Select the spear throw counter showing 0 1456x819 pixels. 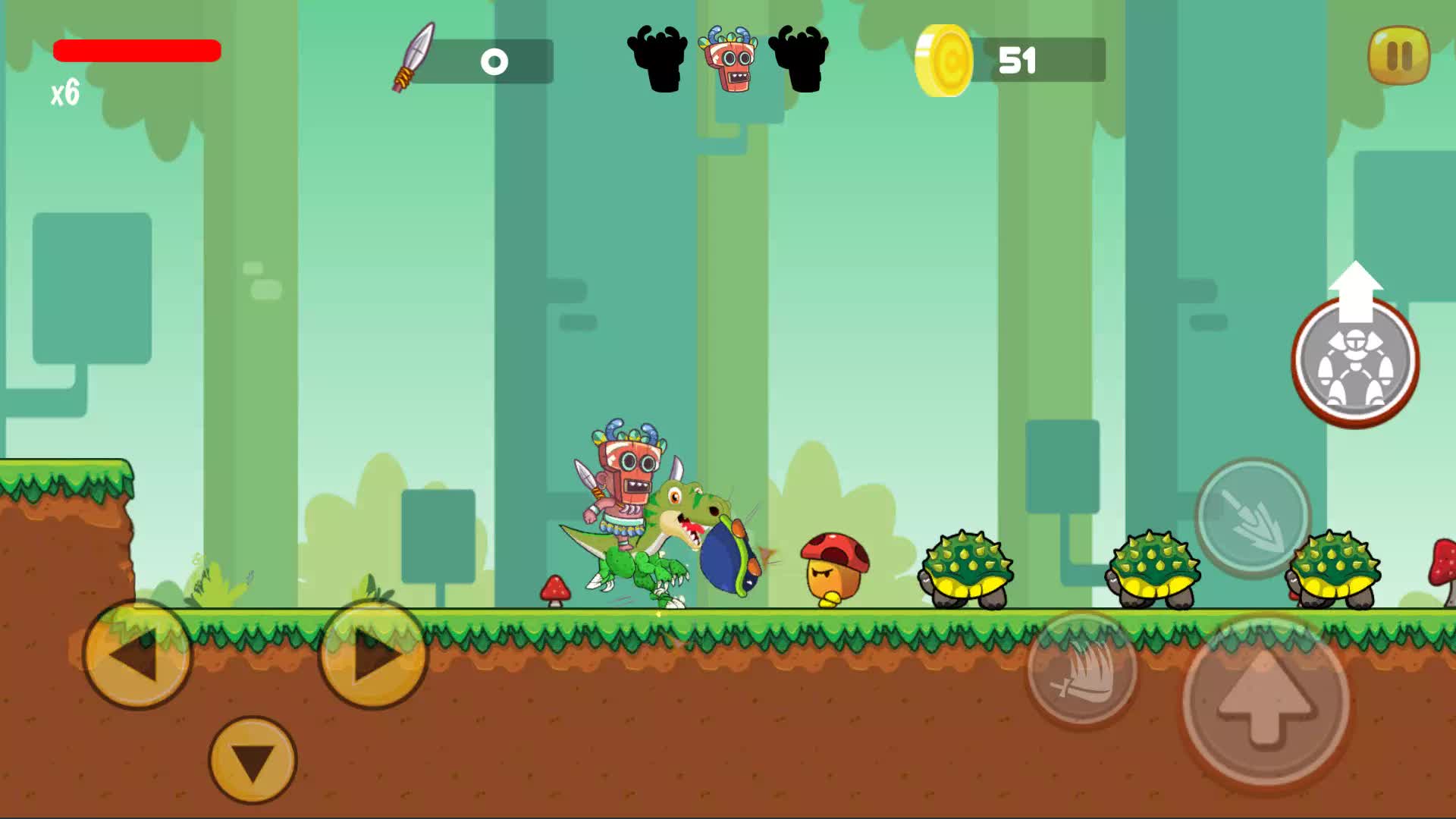(x=494, y=61)
